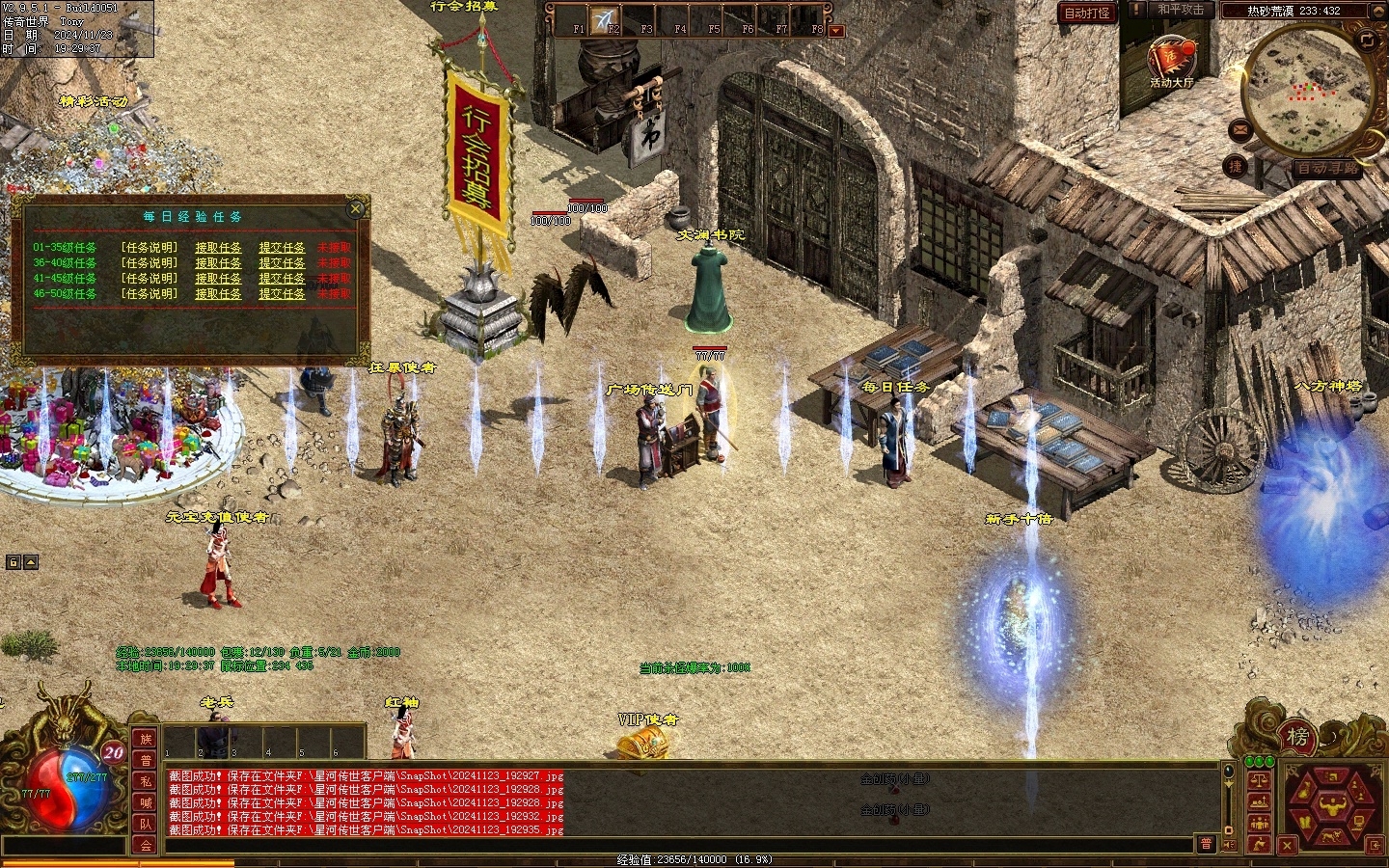Close the daily experience quest panel
Screen dimensions: 1389x868
tap(356, 208)
